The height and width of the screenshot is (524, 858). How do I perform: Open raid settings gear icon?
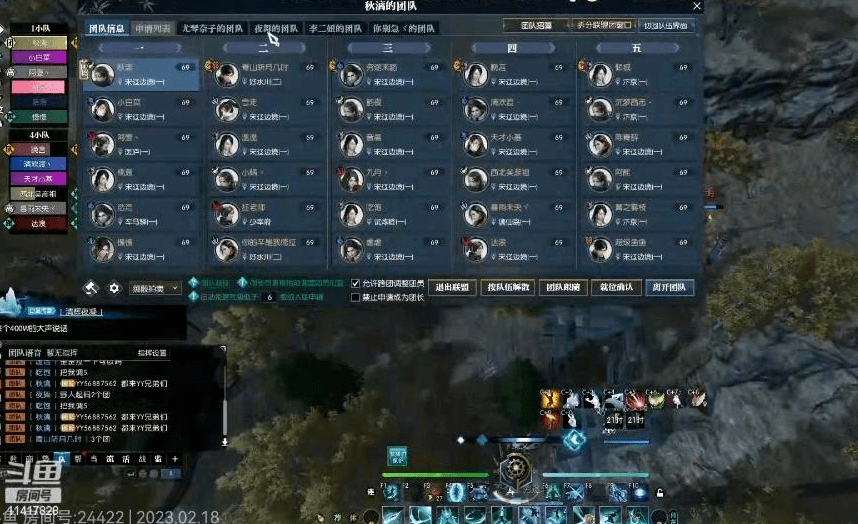coord(114,288)
